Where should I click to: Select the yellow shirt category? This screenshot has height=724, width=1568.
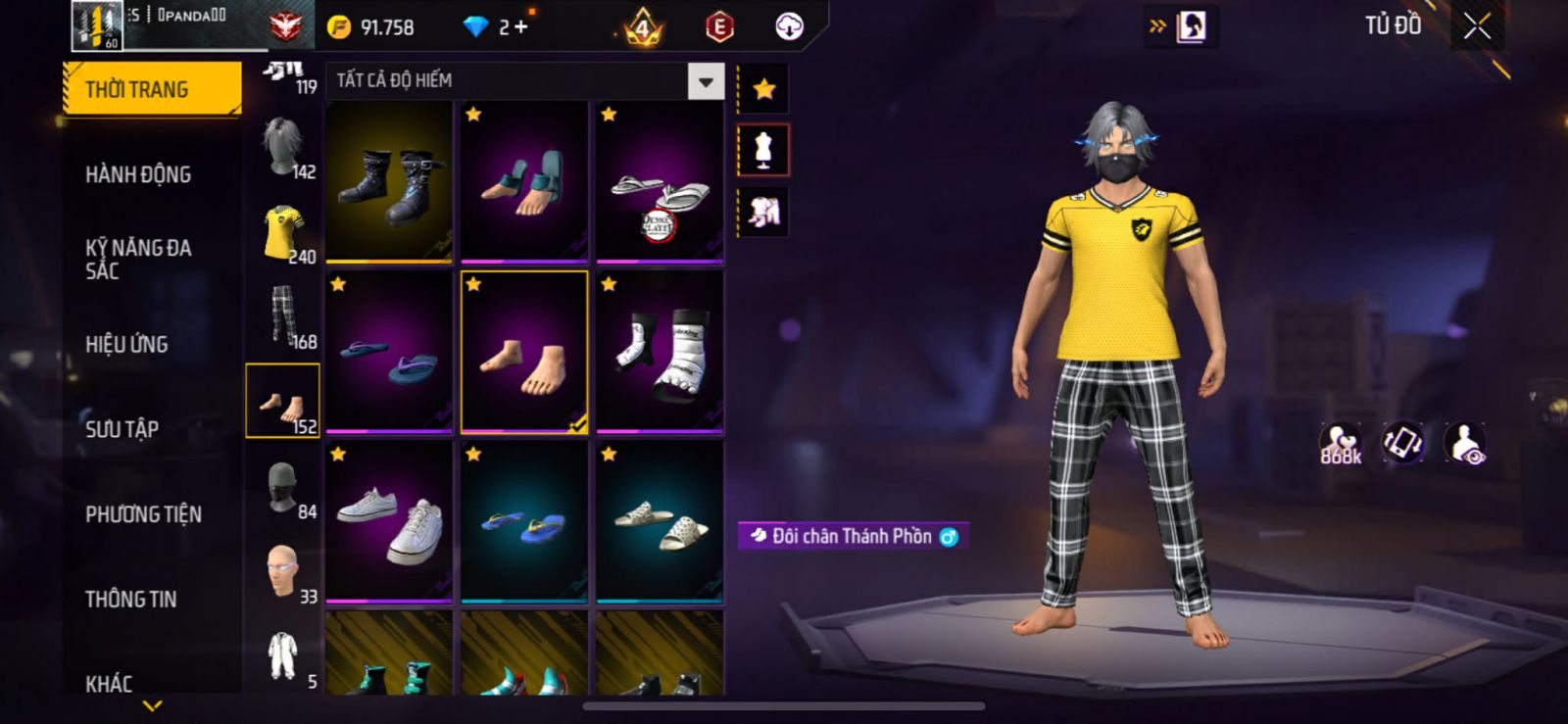tap(283, 233)
